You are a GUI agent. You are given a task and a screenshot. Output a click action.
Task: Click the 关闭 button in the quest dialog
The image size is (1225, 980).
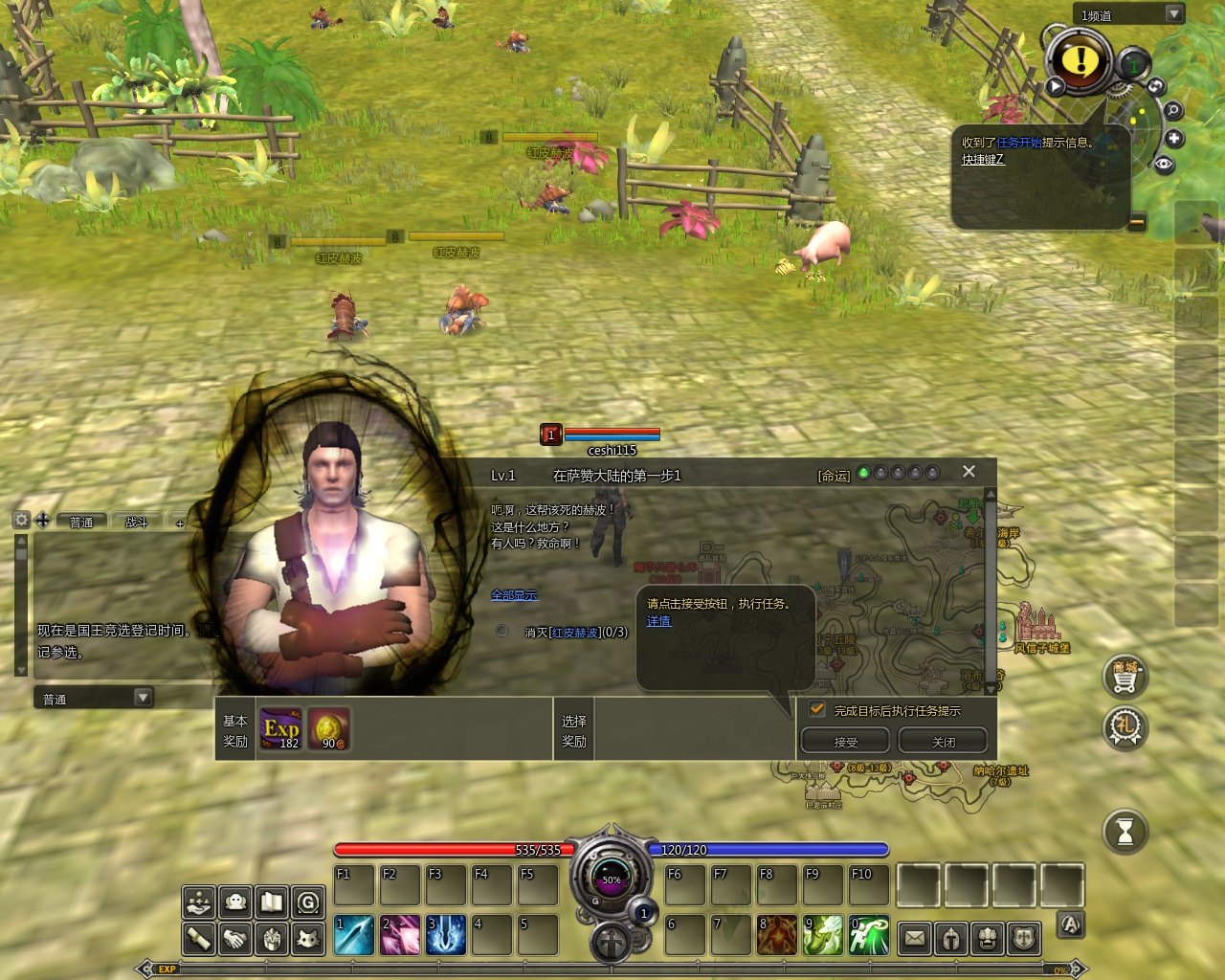pos(943,741)
